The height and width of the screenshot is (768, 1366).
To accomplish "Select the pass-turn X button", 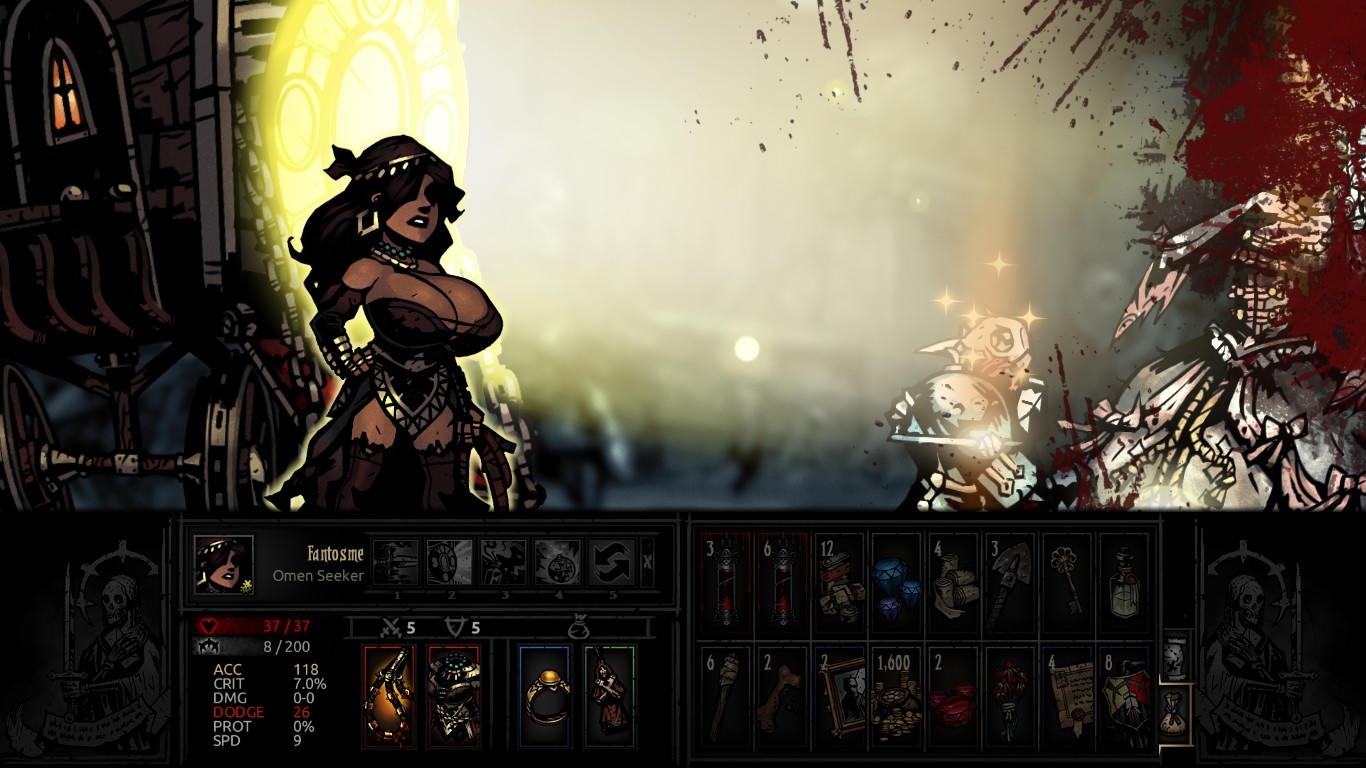I will coord(647,563).
